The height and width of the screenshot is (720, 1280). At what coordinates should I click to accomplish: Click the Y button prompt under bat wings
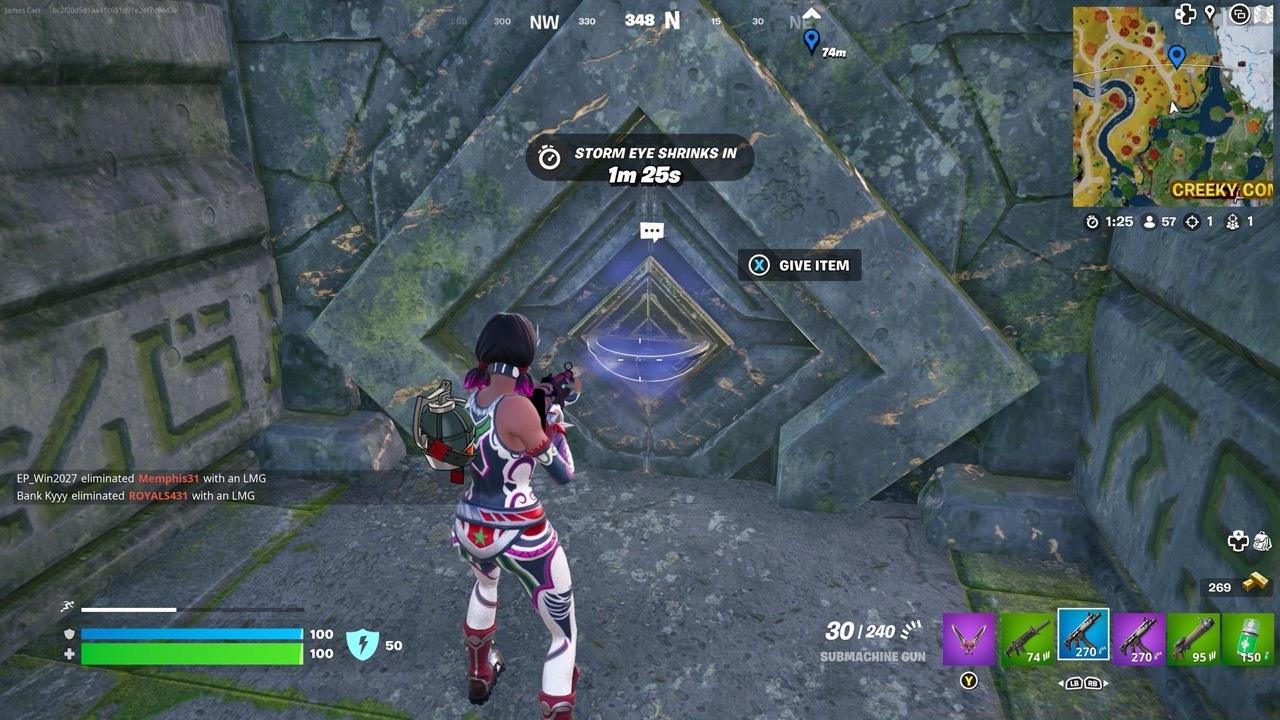[969, 680]
